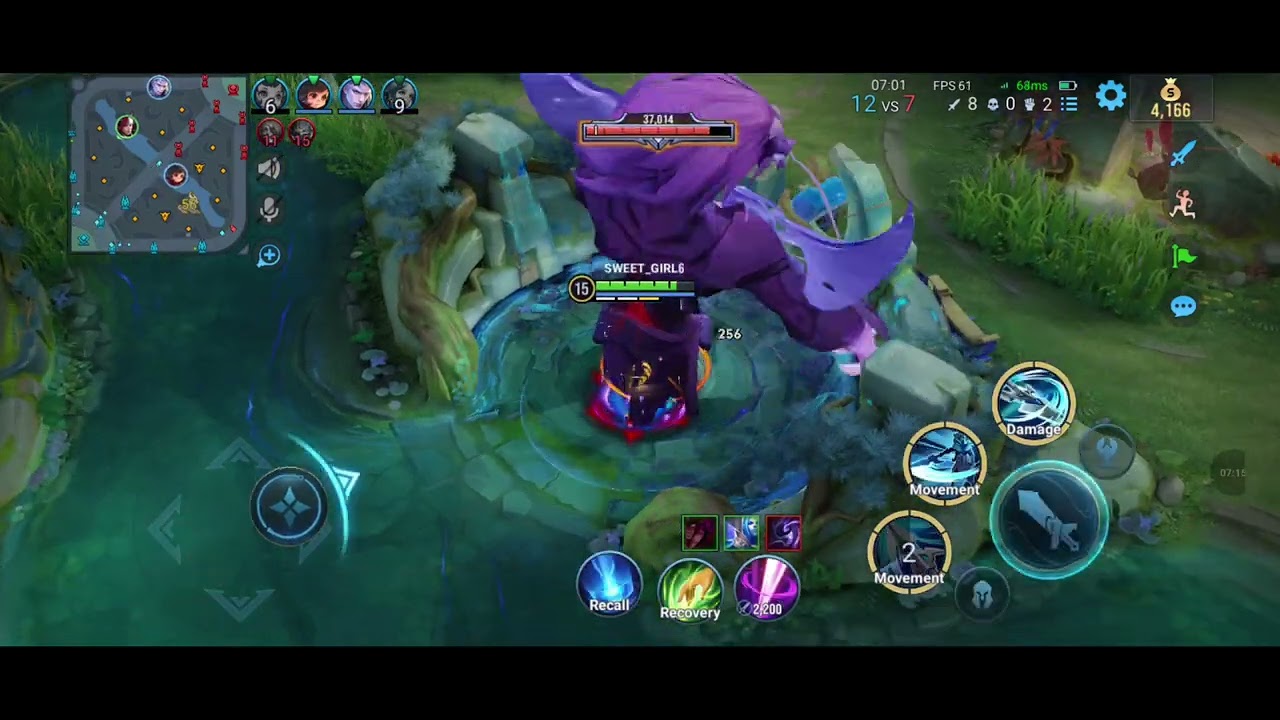Image resolution: width=1280 pixels, height=720 pixels.
Task: Use the Recovery battle spell
Action: click(690, 590)
